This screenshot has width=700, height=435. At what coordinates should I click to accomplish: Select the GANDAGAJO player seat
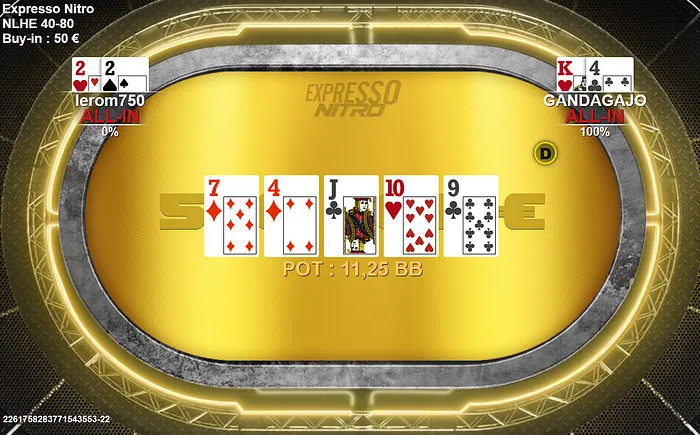pos(595,101)
